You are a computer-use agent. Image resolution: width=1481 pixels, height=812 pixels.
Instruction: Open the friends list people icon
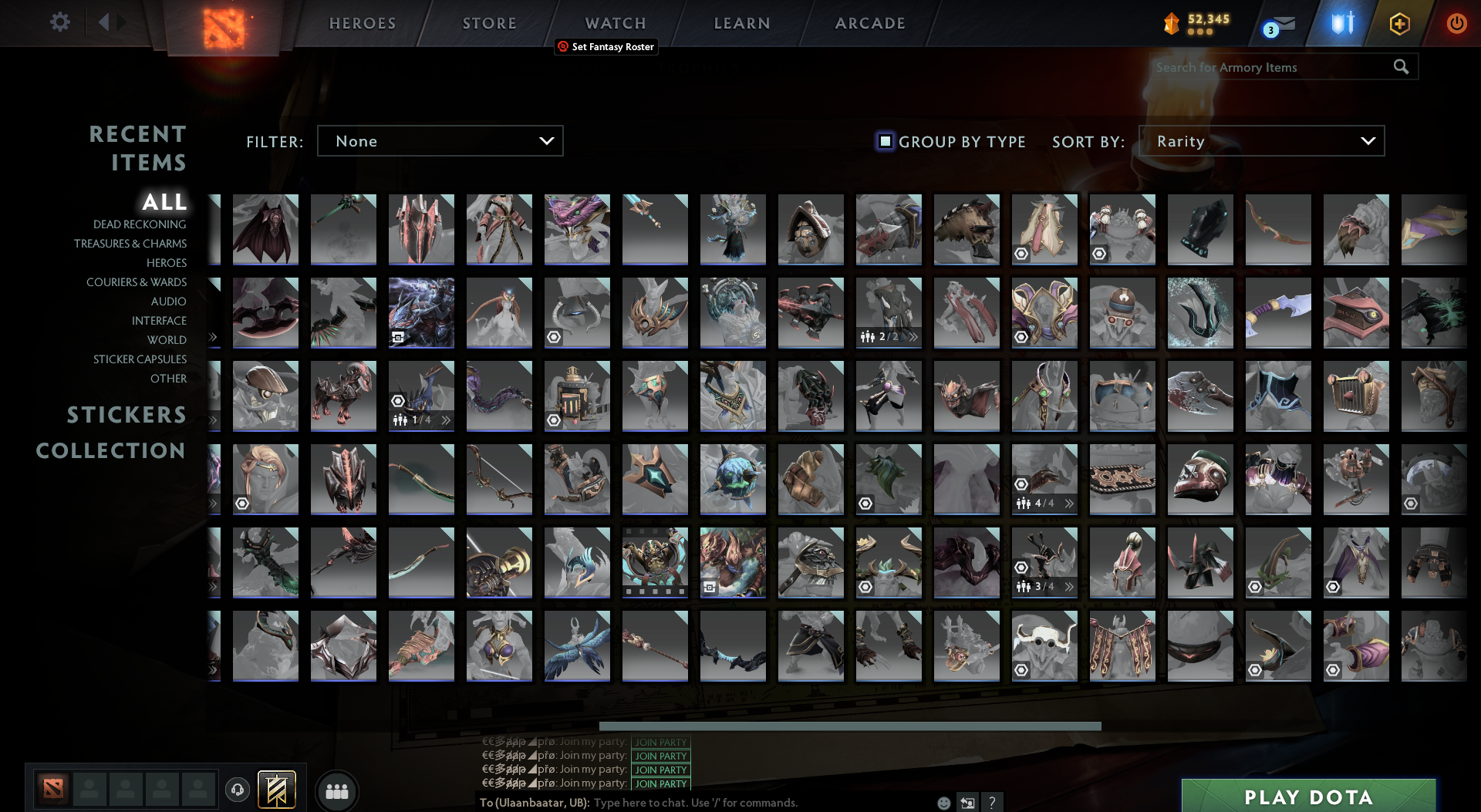[336, 791]
